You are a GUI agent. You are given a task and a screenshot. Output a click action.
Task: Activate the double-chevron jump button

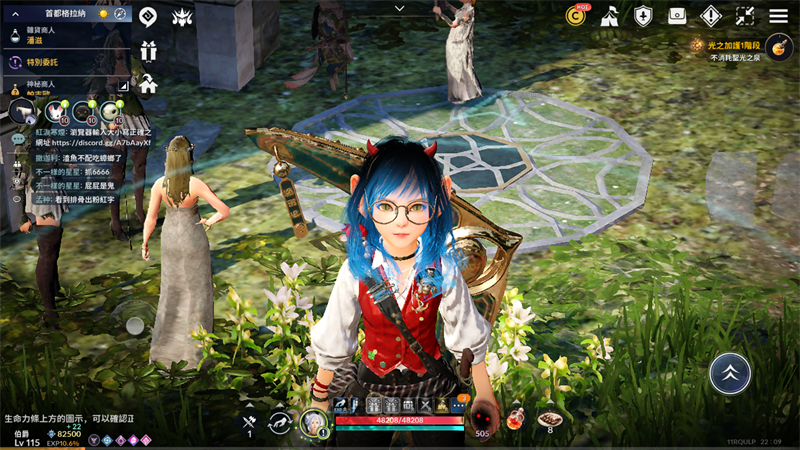click(730, 372)
